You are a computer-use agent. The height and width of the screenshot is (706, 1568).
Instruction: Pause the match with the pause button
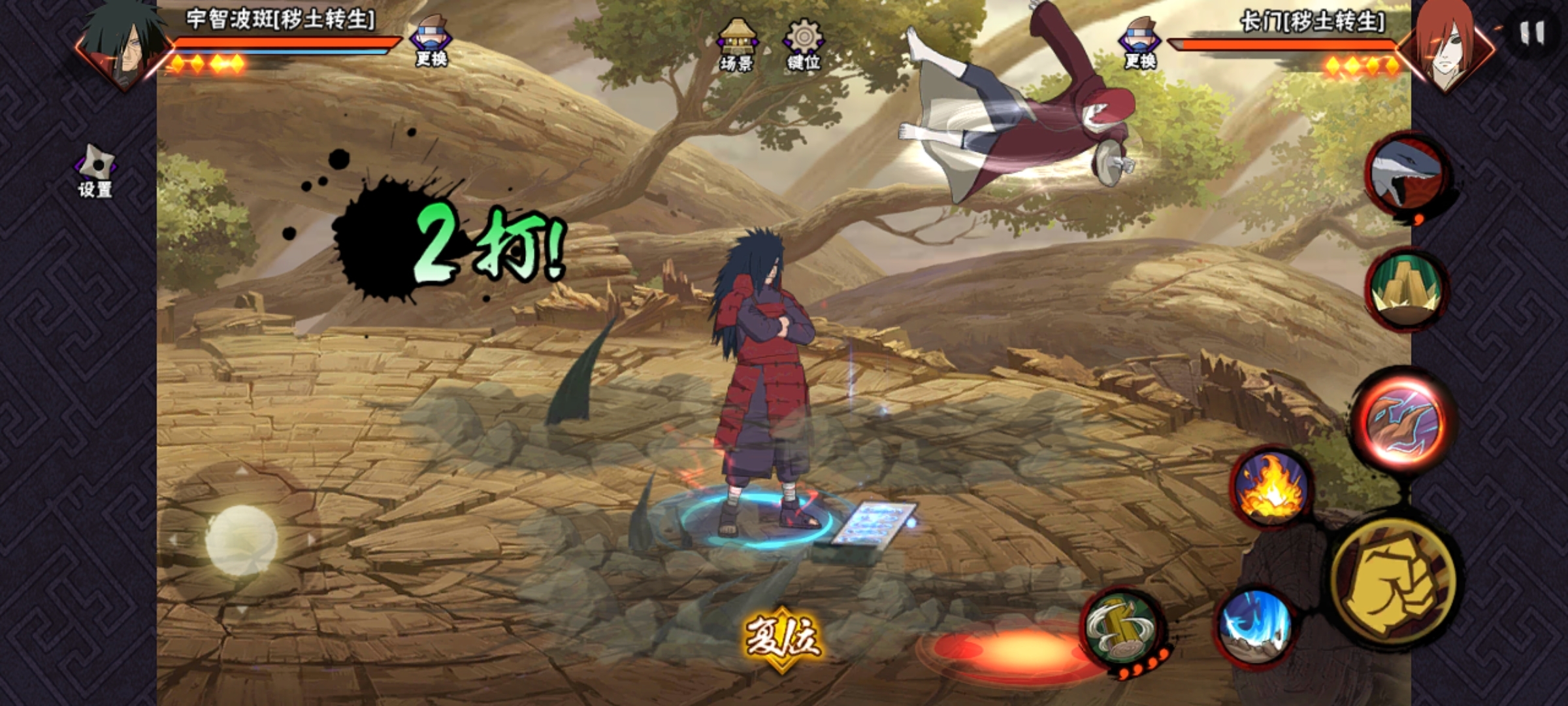click(x=1531, y=33)
